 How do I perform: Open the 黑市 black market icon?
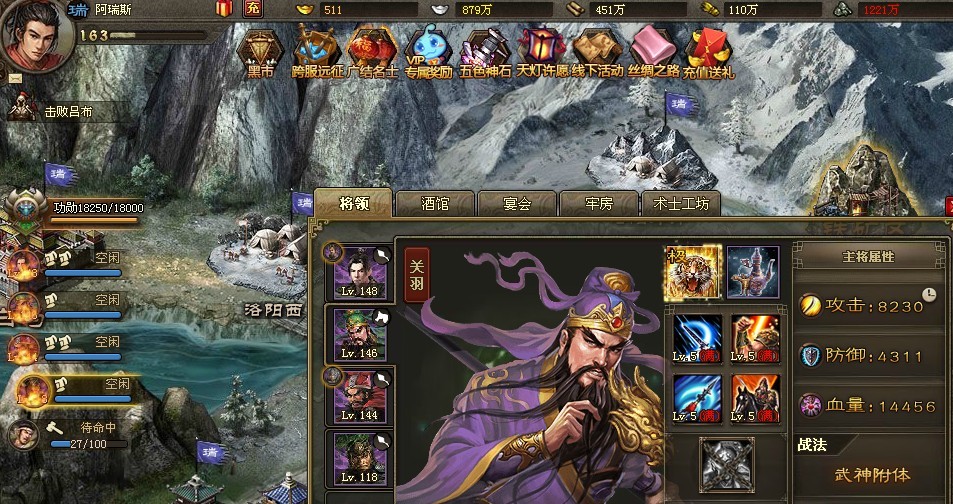pos(261,48)
